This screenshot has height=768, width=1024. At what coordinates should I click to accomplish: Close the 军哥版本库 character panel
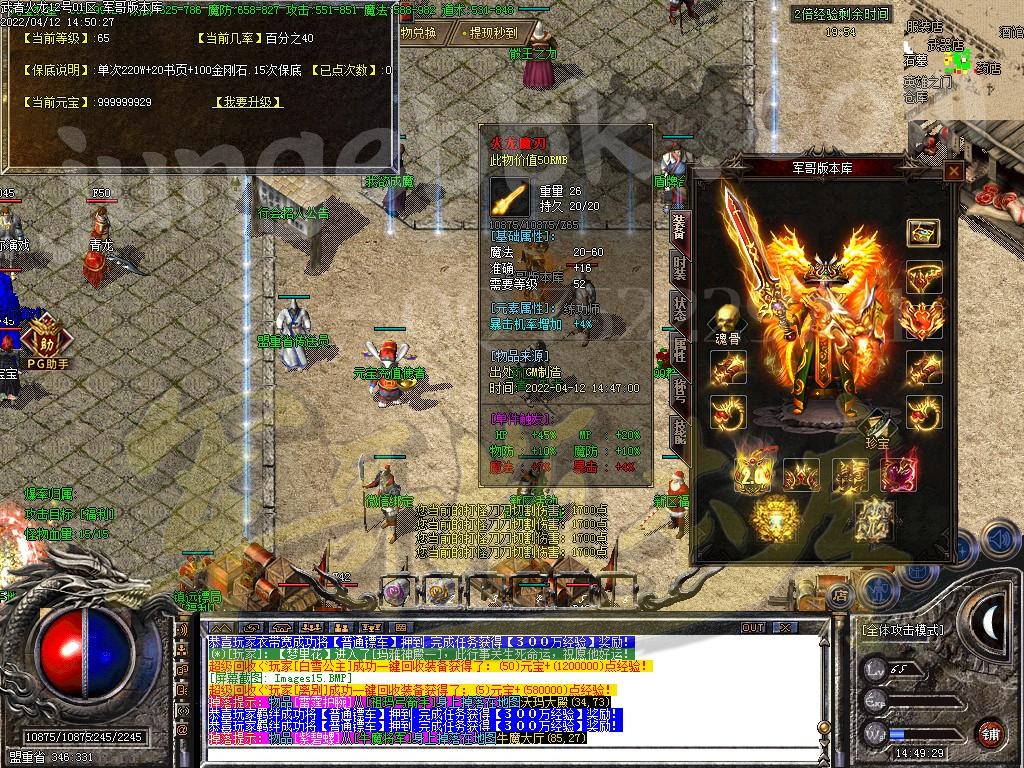[953, 171]
